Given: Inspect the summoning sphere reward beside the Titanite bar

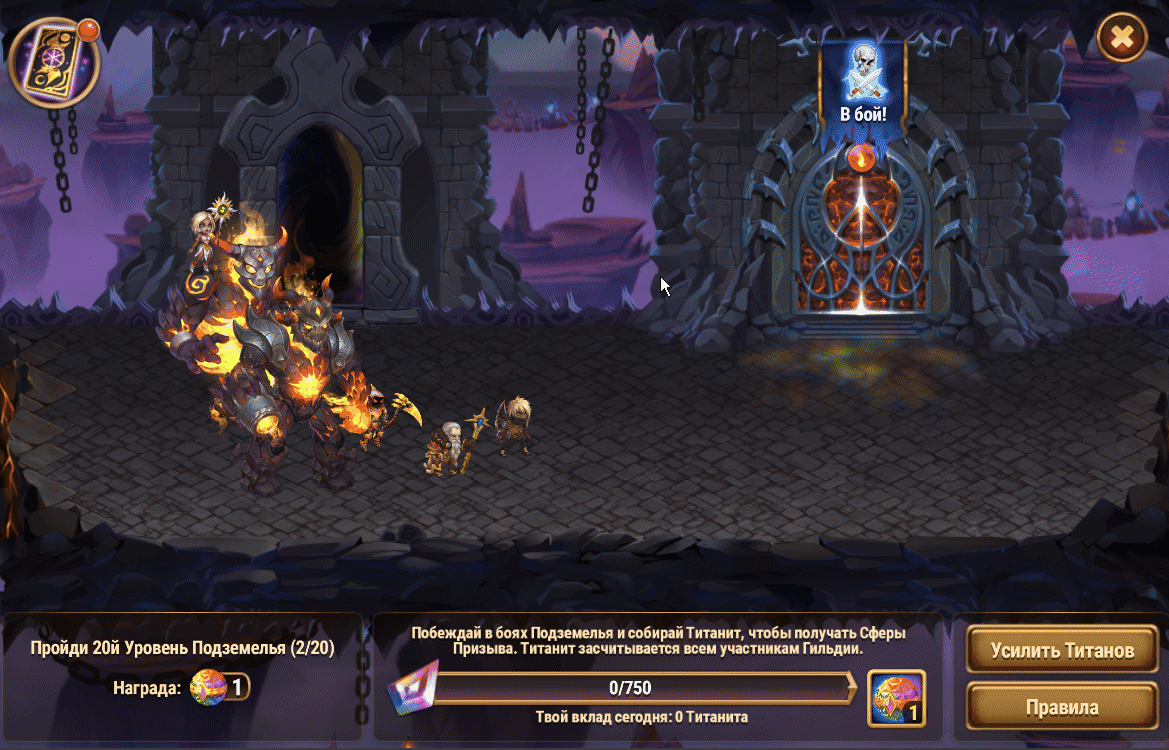Looking at the screenshot, I should (896, 697).
